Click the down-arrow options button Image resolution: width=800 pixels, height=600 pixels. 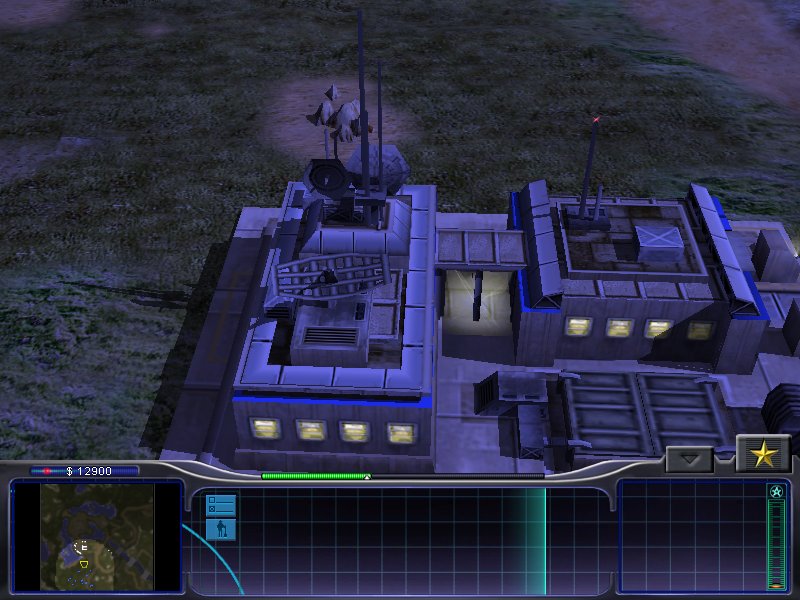point(689,460)
